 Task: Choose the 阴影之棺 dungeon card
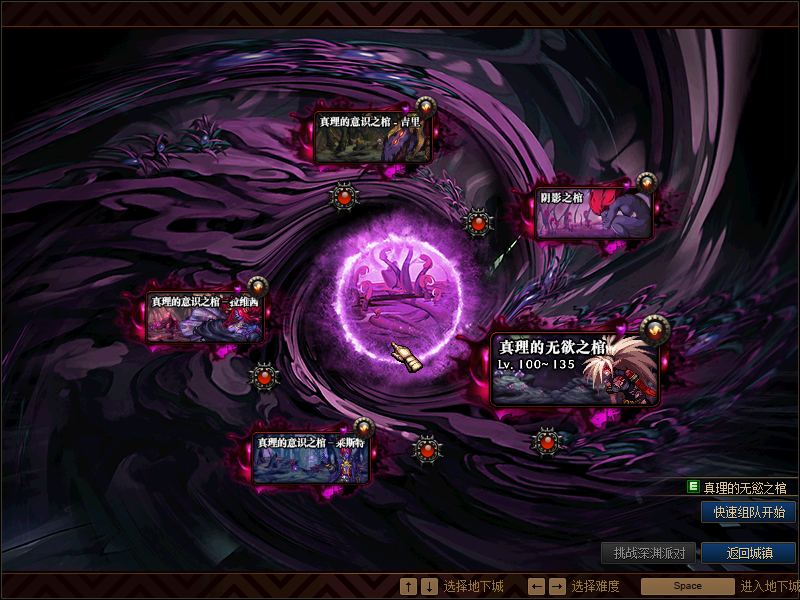point(594,214)
